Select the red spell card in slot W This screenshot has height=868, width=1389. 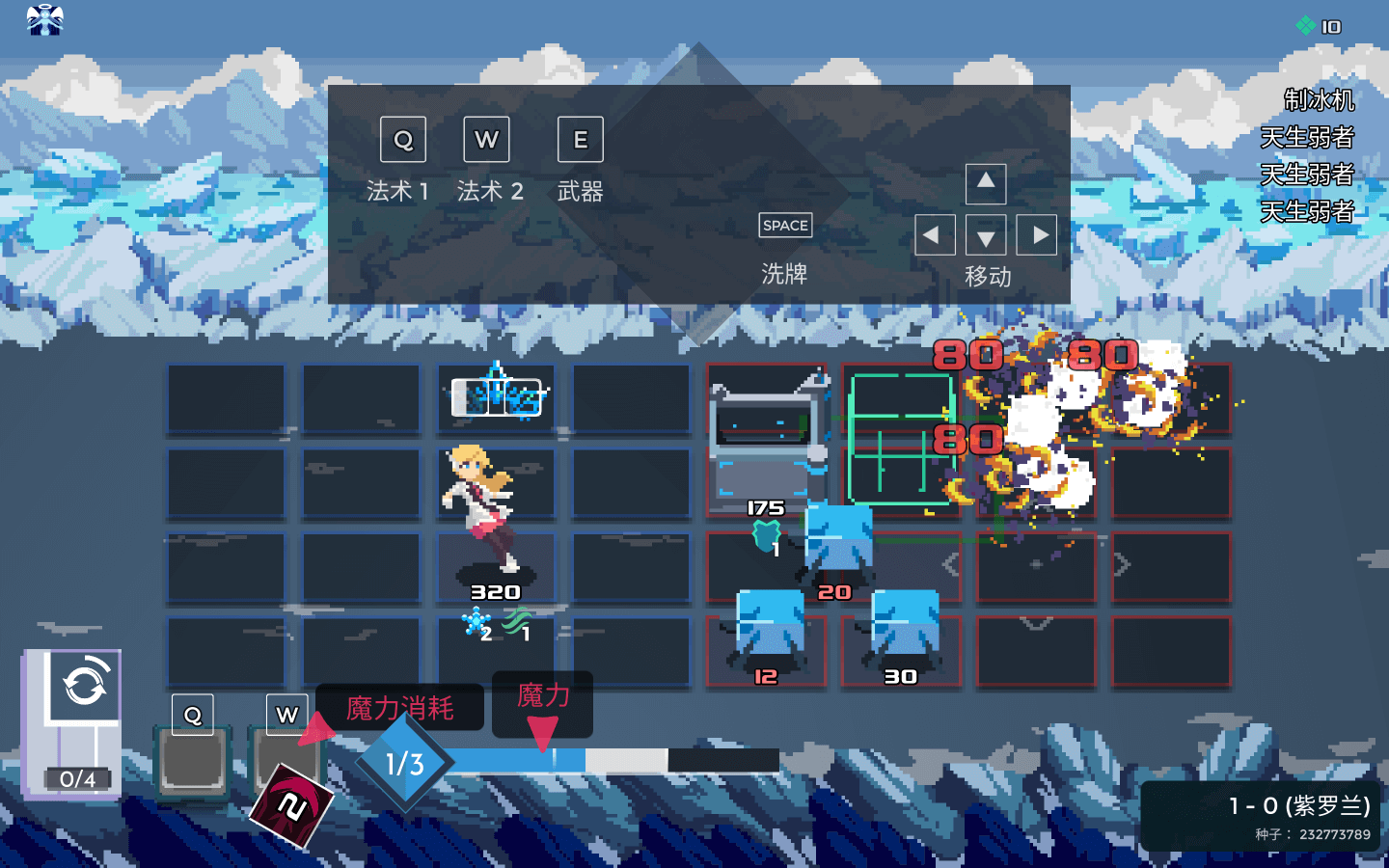291,803
